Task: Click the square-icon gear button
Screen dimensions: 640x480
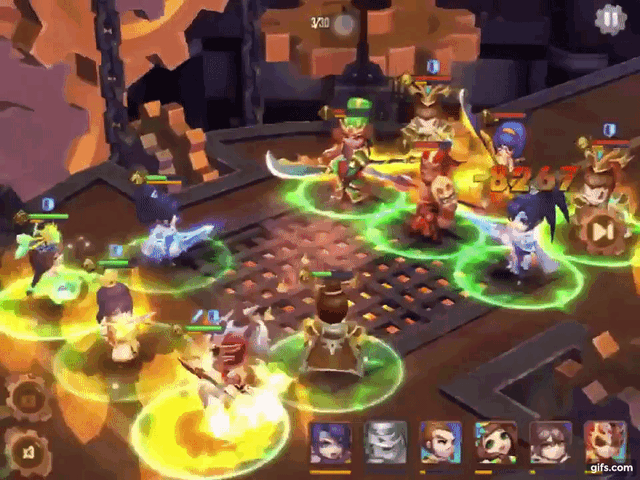Action: (26, 399)
